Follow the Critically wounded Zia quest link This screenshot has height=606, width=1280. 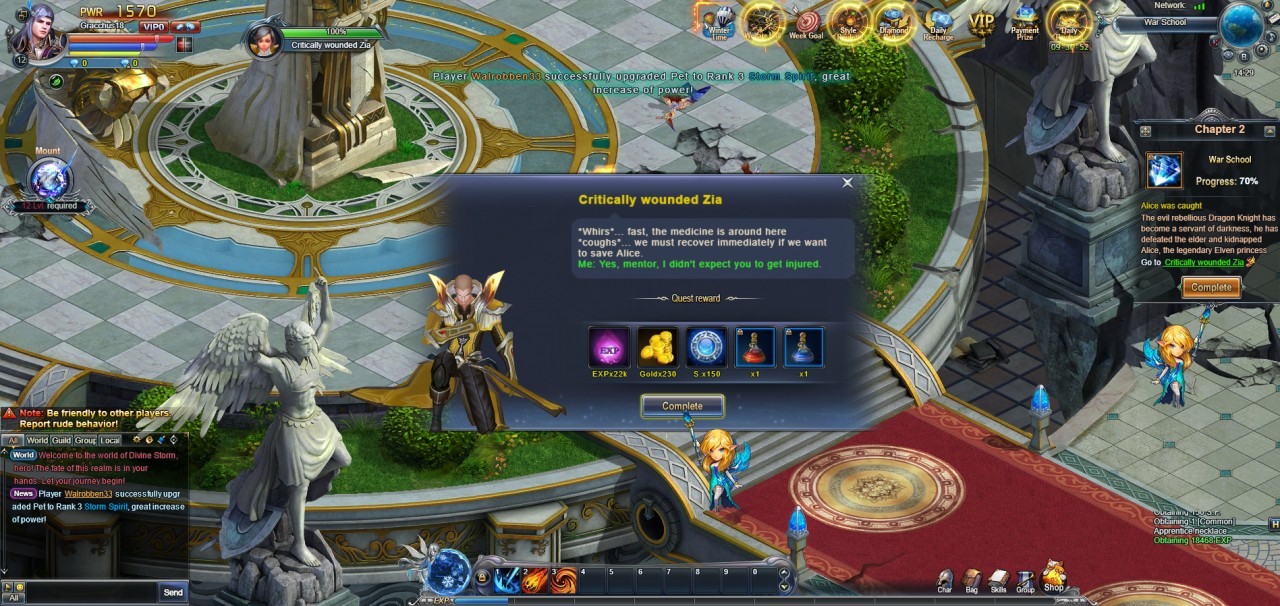[1204, 262]
